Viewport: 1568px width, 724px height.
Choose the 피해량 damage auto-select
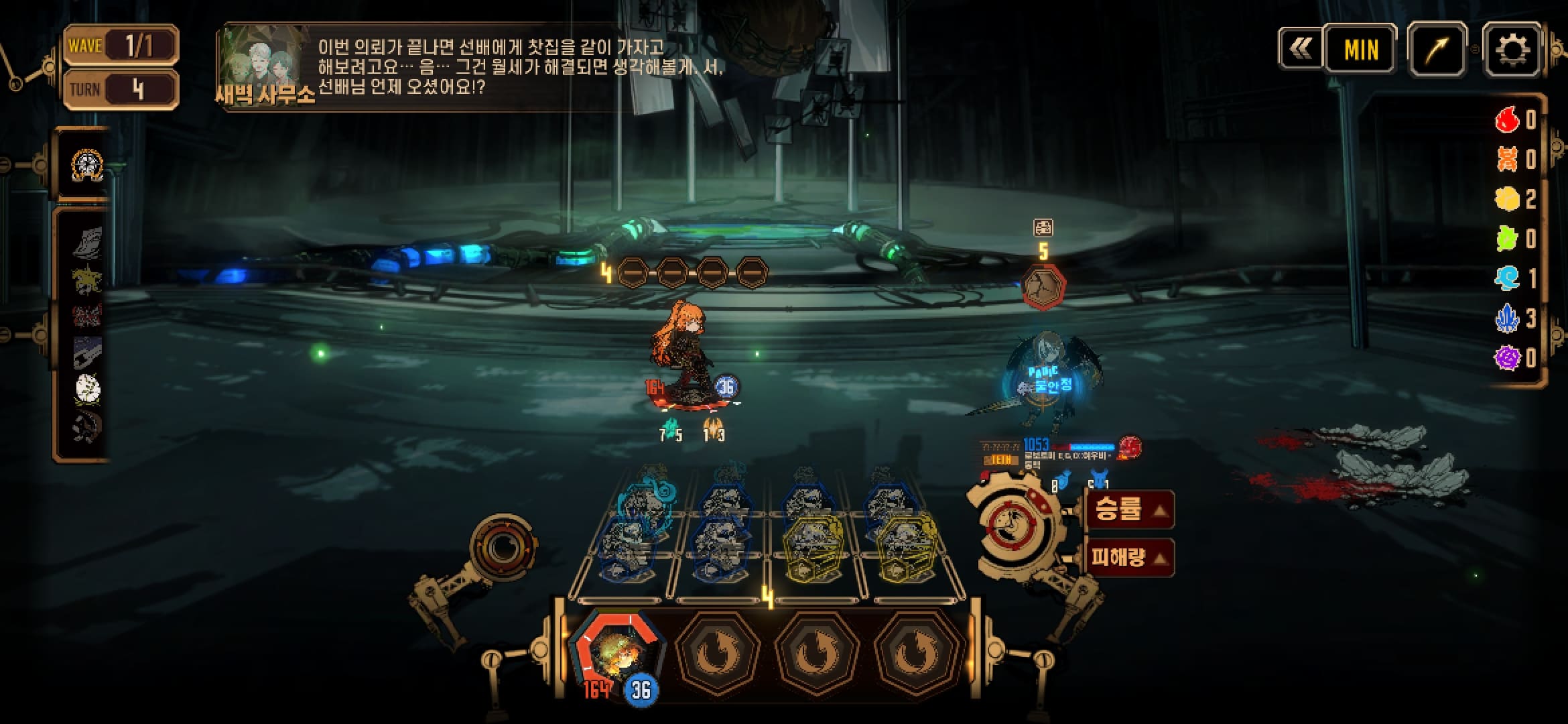point(1128,558)
